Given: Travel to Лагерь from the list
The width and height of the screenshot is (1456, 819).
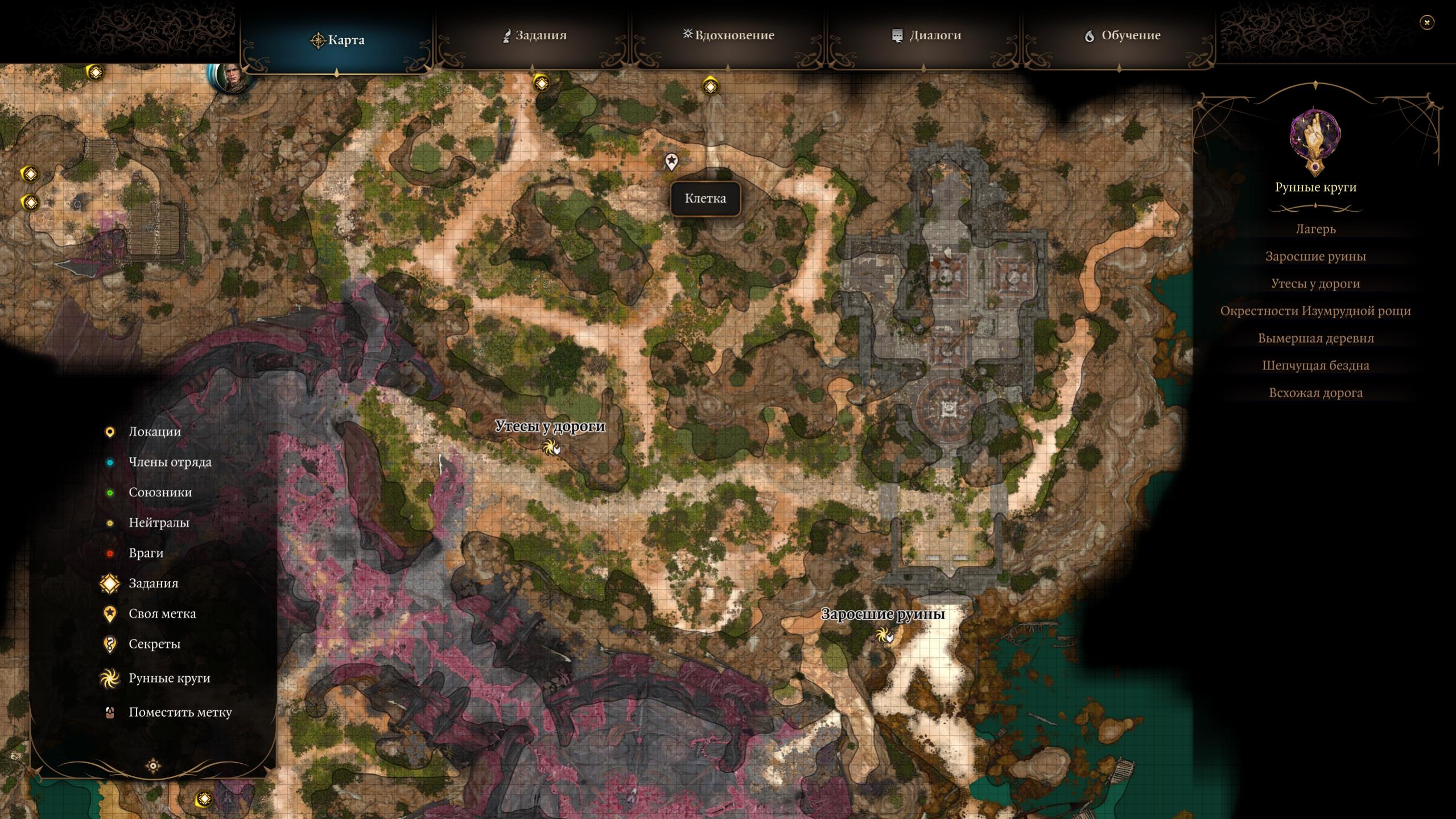Looking at the screenshot, I should [1315, 229].
